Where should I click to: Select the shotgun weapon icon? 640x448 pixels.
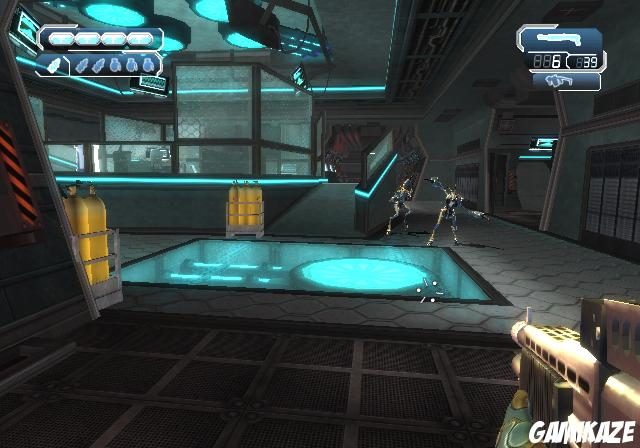tap(559, 40)
